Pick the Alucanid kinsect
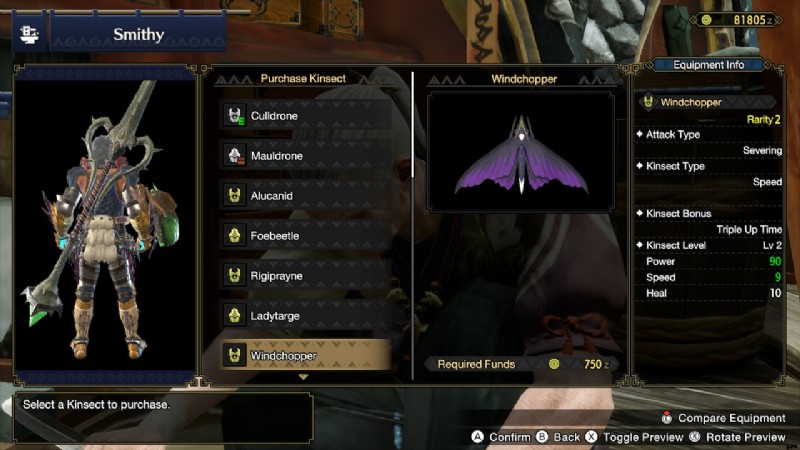The height and width of the screenshot is (450, 800). pos(305,196)
